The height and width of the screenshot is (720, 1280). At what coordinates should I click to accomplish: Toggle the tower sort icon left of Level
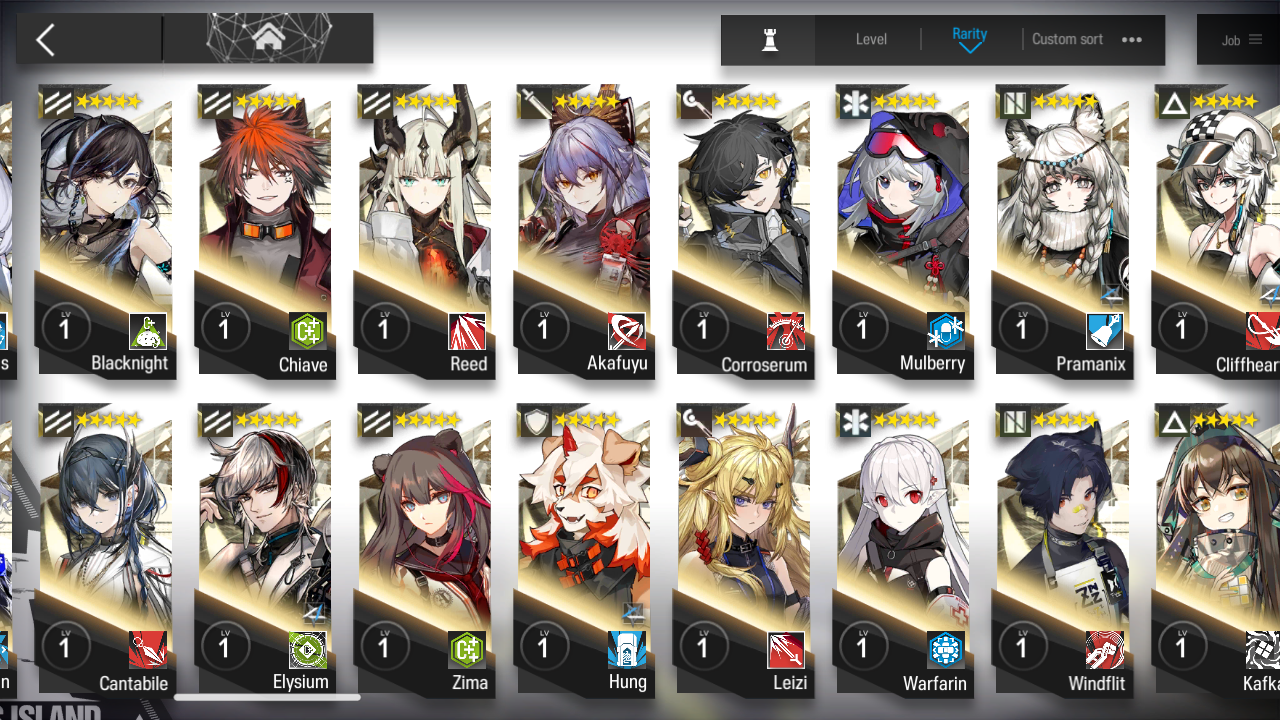pyautogui.click(x=768, y=40)
